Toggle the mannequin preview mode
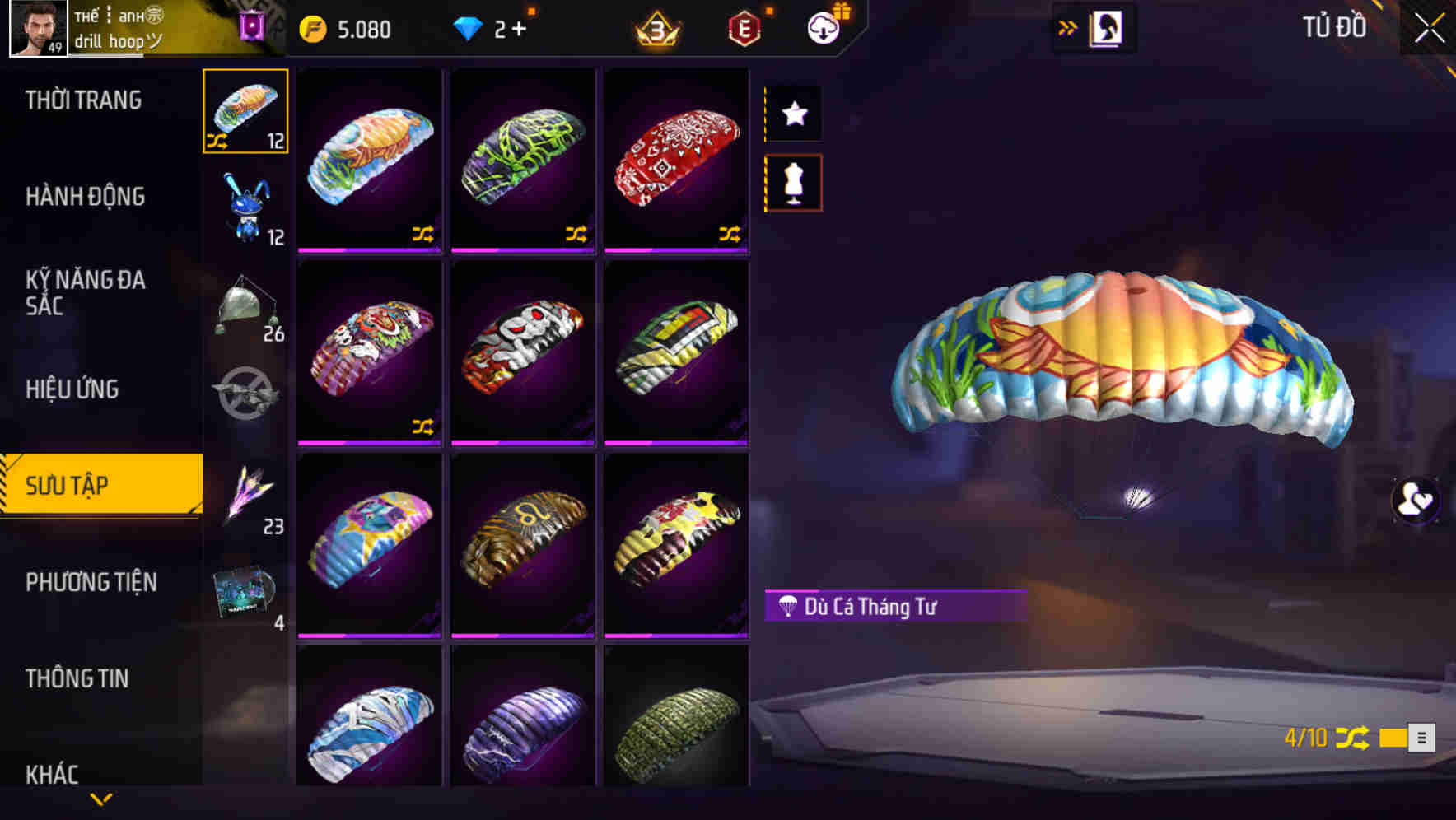The width and height of the screenshot is (1456, 820). pos(793,184)
